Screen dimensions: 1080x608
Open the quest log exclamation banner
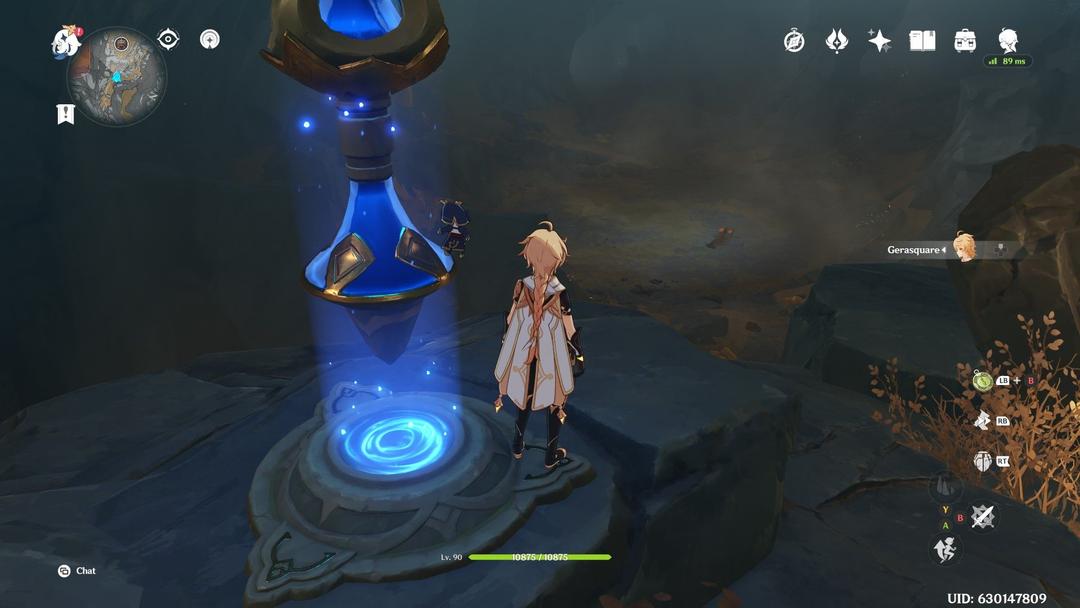click(66, 114)
